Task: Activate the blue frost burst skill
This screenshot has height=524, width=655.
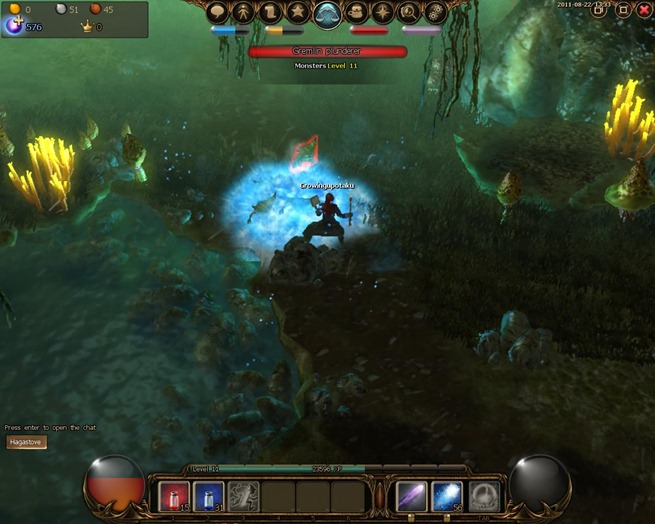Action: pos(447,497)
